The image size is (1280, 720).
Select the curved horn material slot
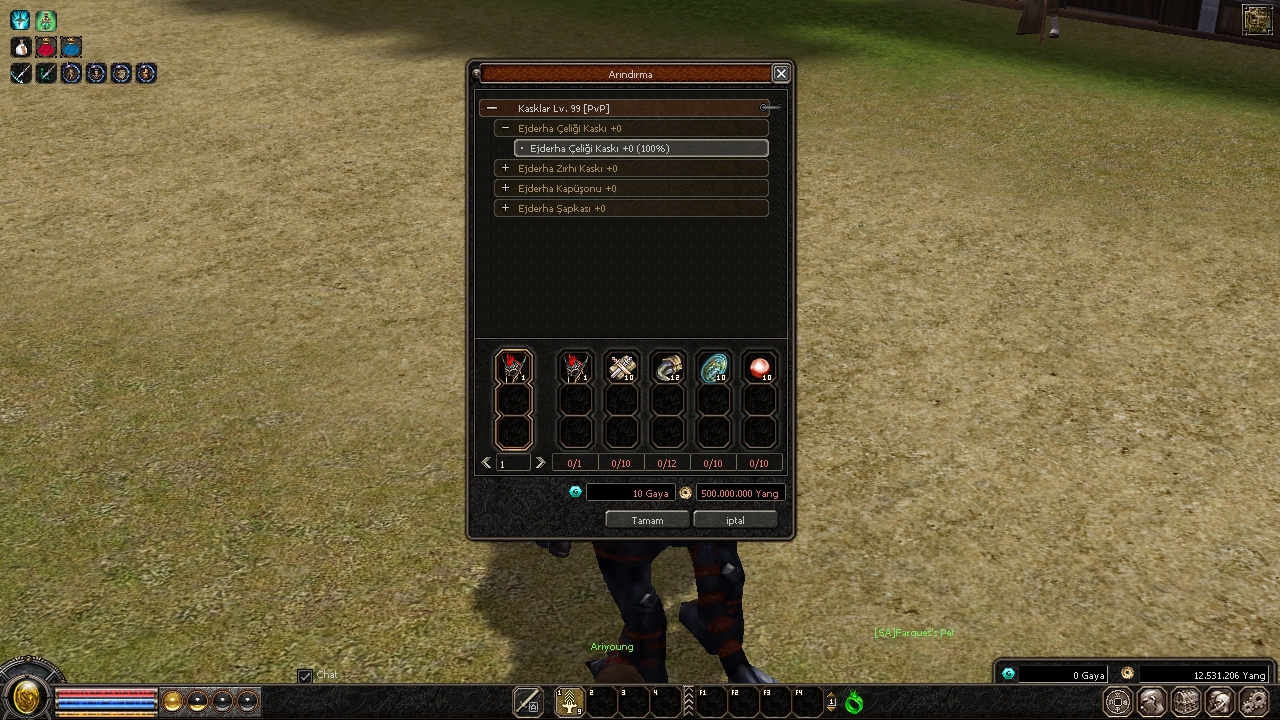[668, 368]
